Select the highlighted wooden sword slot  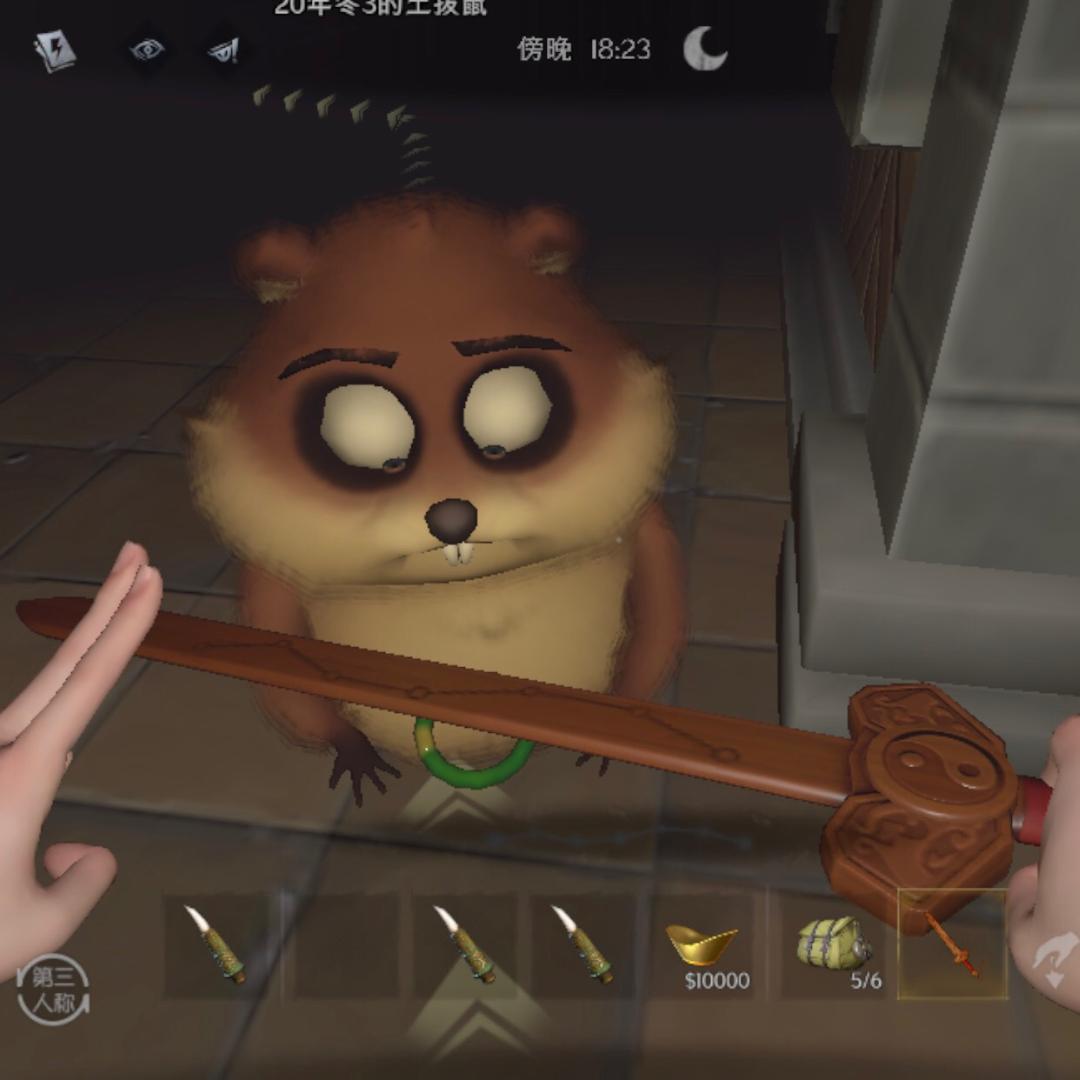coord(951,944)
